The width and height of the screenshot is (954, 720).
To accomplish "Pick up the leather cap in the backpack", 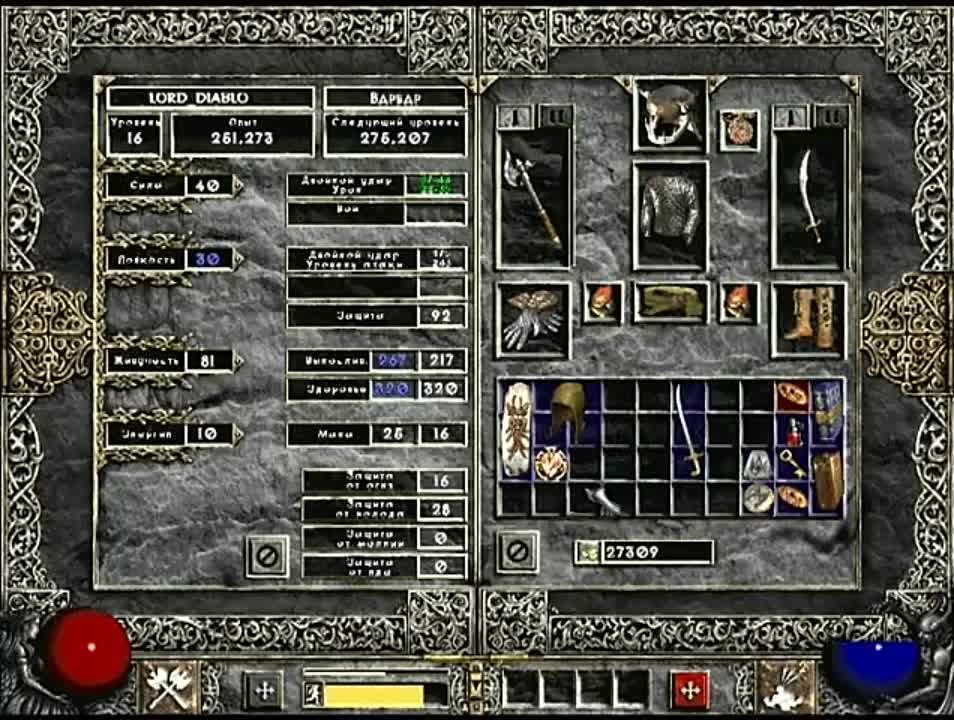I will coord(567,411).
